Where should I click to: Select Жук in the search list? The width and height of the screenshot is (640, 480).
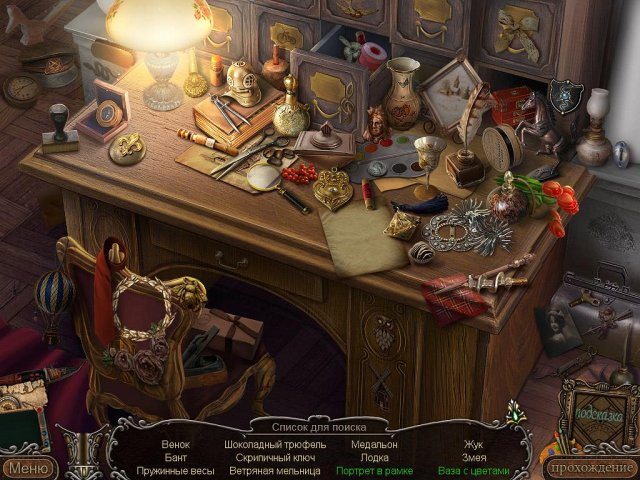(473, 443)
